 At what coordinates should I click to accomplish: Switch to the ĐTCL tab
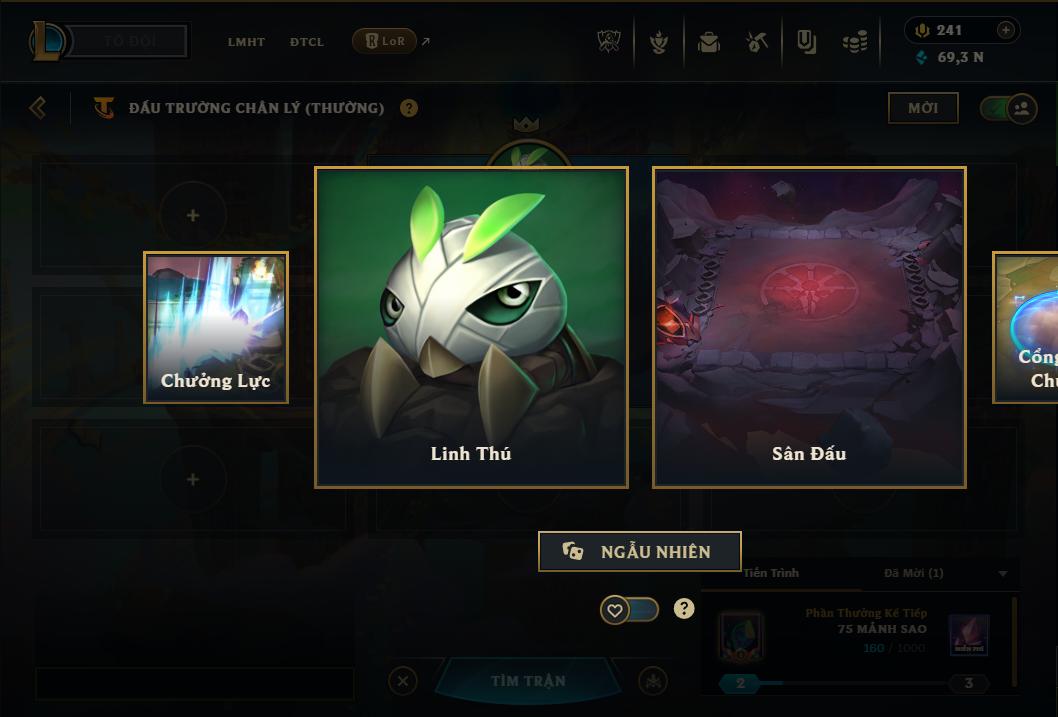click(307, 42)
